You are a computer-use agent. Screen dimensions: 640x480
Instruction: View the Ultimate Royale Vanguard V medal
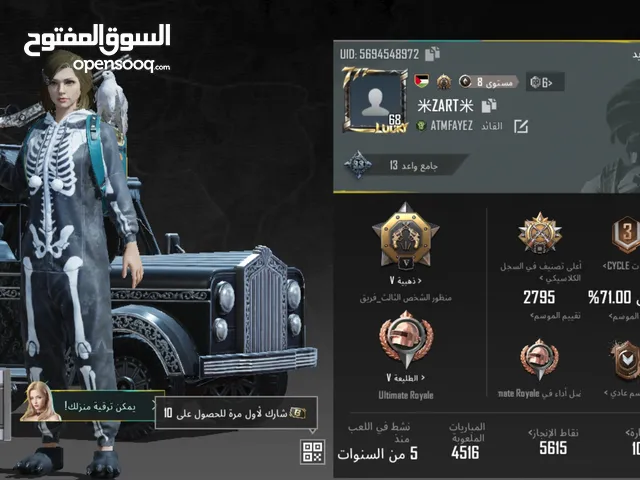pyautogui.click(x=406, y=341)
